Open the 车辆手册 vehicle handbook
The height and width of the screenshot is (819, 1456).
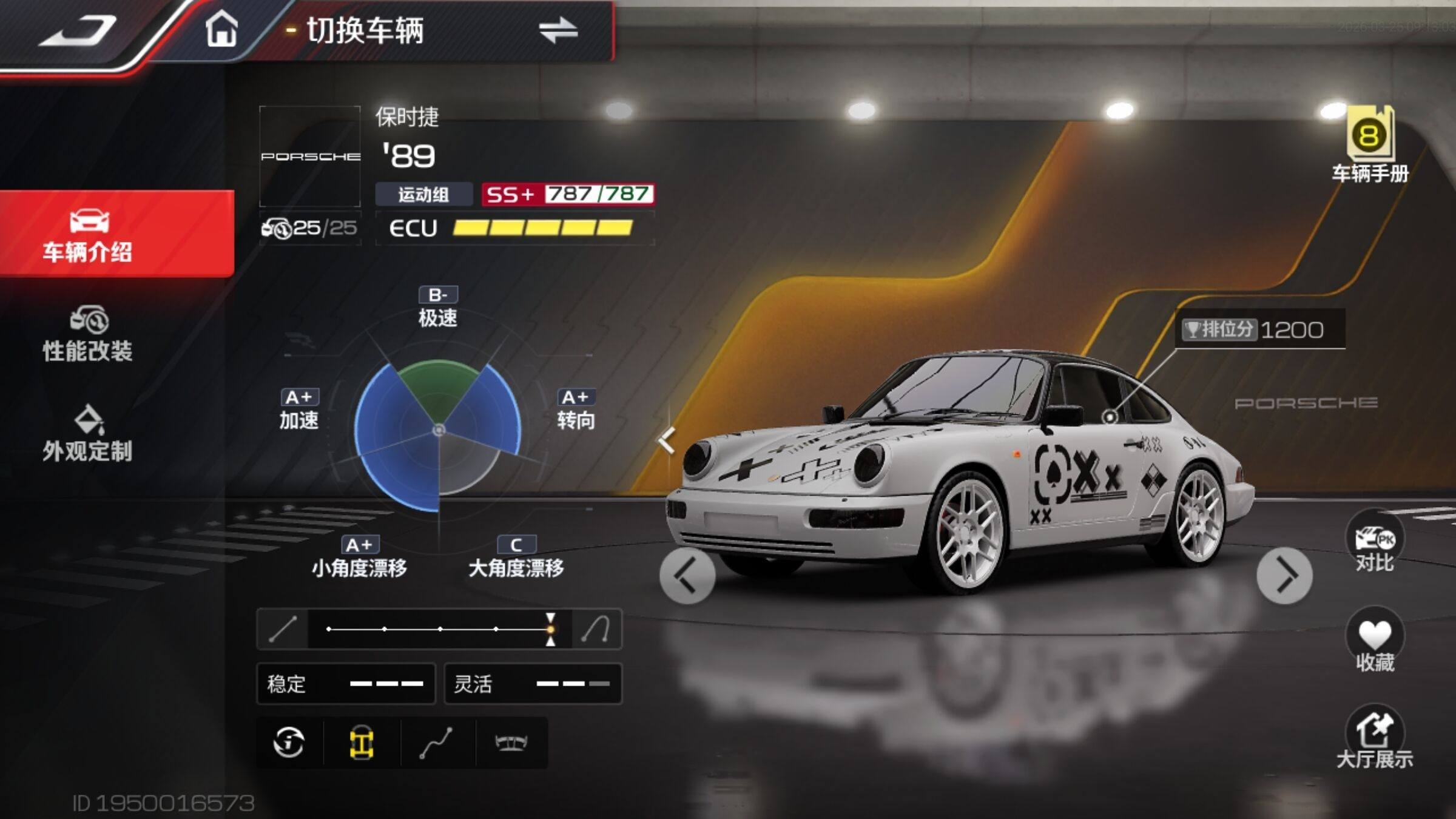point(1370,146)
